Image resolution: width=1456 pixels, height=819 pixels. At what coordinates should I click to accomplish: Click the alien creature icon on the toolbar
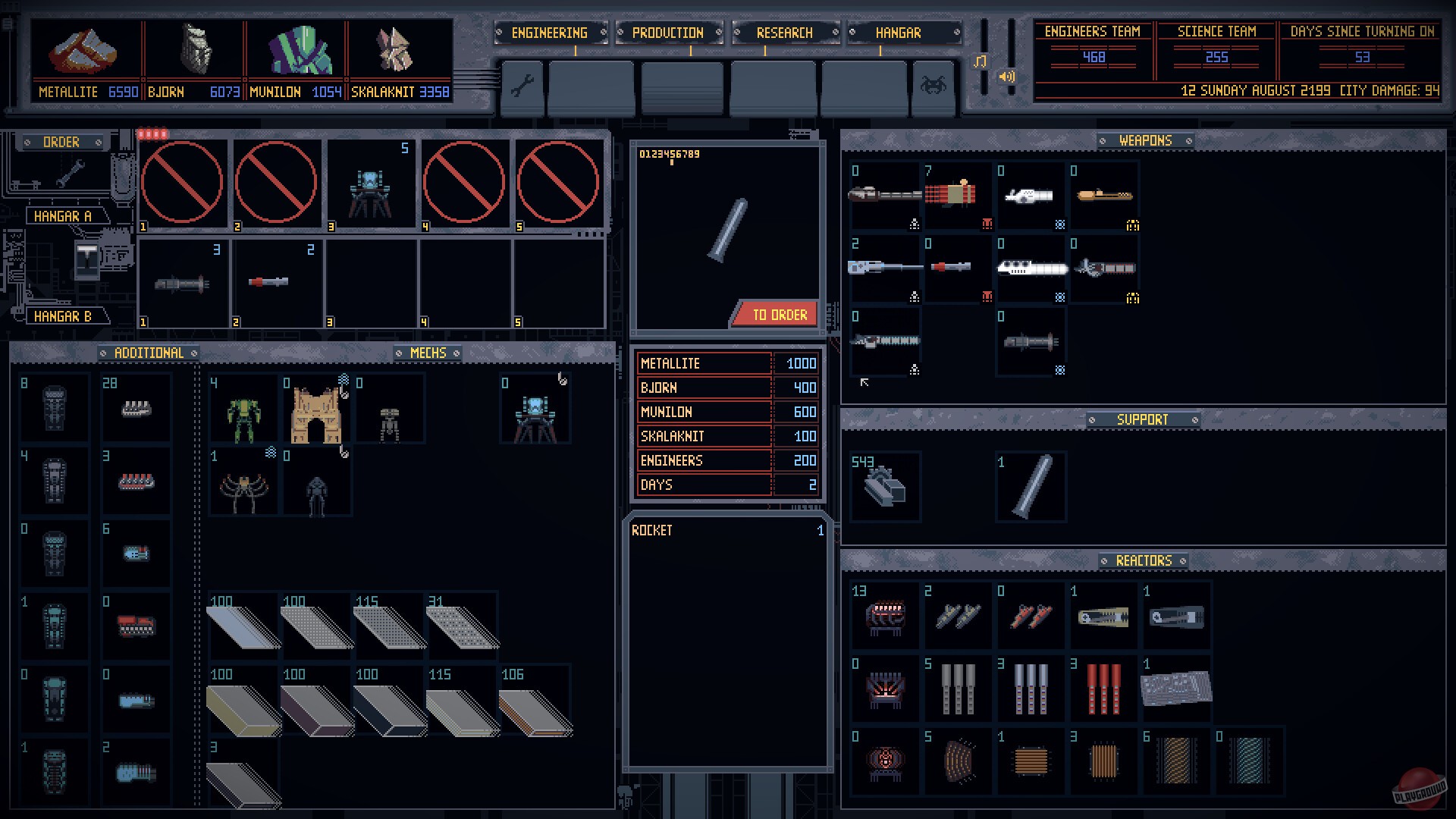point(935,85)
